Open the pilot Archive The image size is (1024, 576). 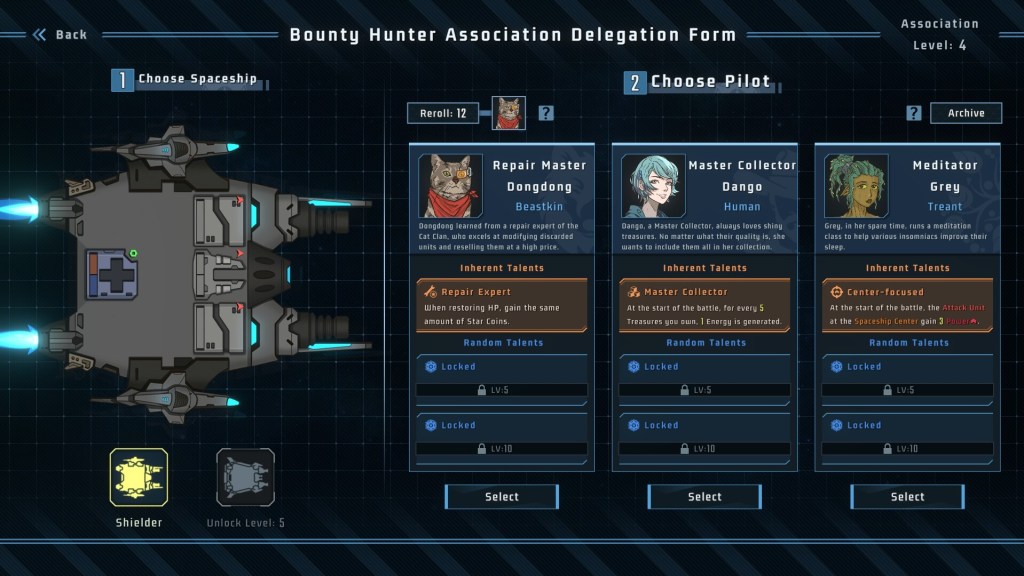point(966,113)
